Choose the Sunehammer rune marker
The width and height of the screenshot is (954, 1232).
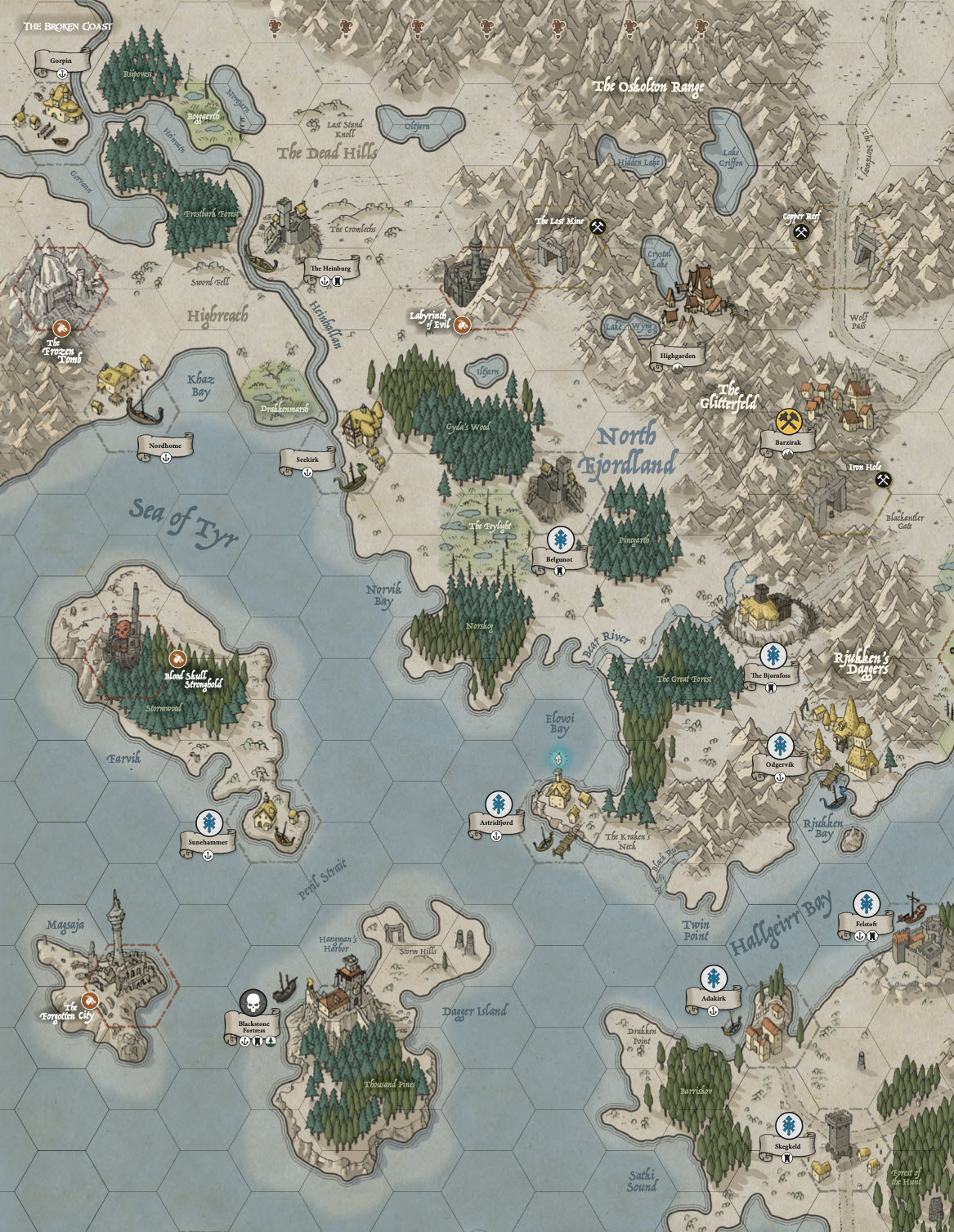(x=209, y=822)
